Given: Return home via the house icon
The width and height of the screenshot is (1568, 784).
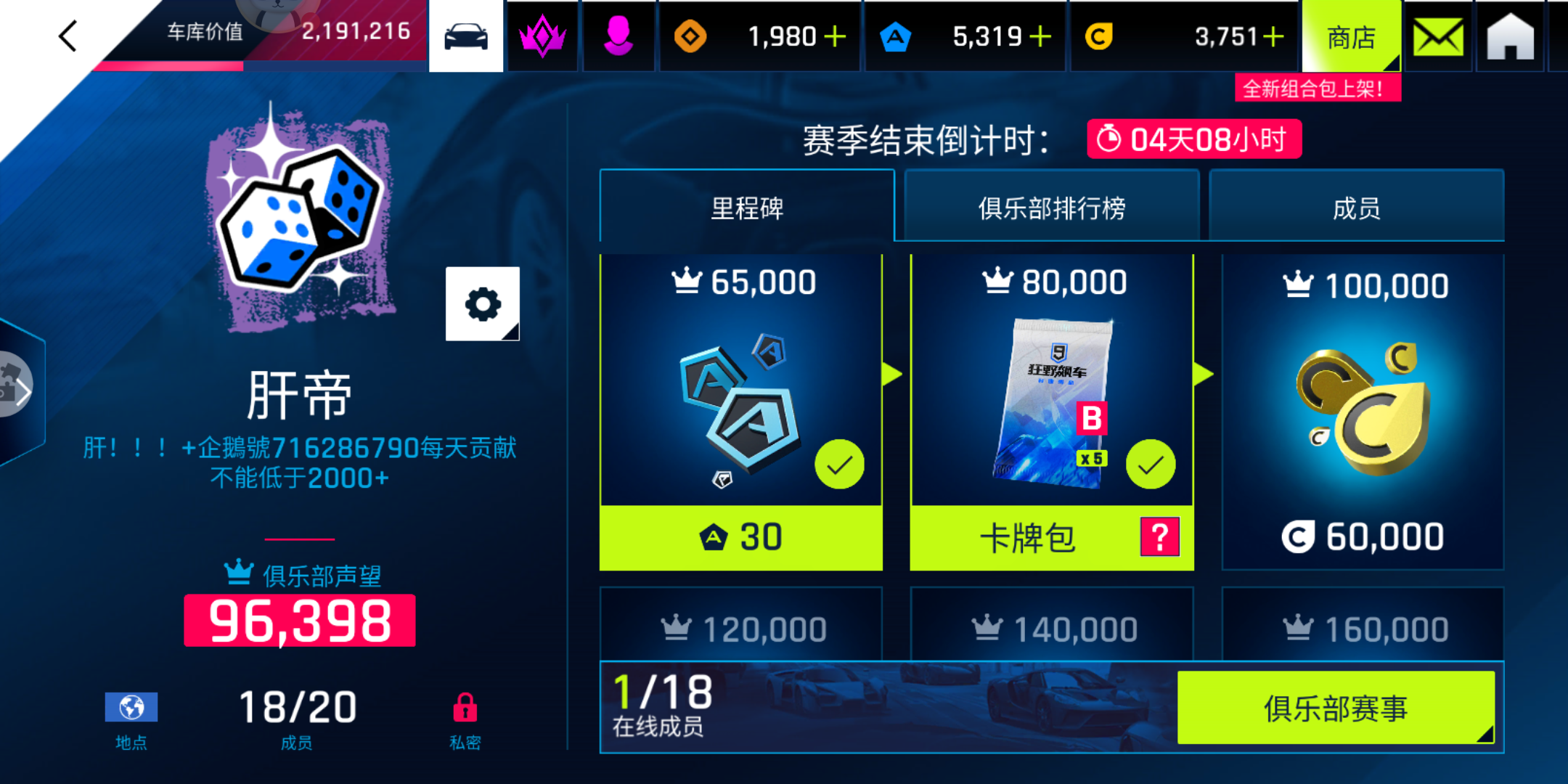Looking at the screenshot, I should 1510,36.
